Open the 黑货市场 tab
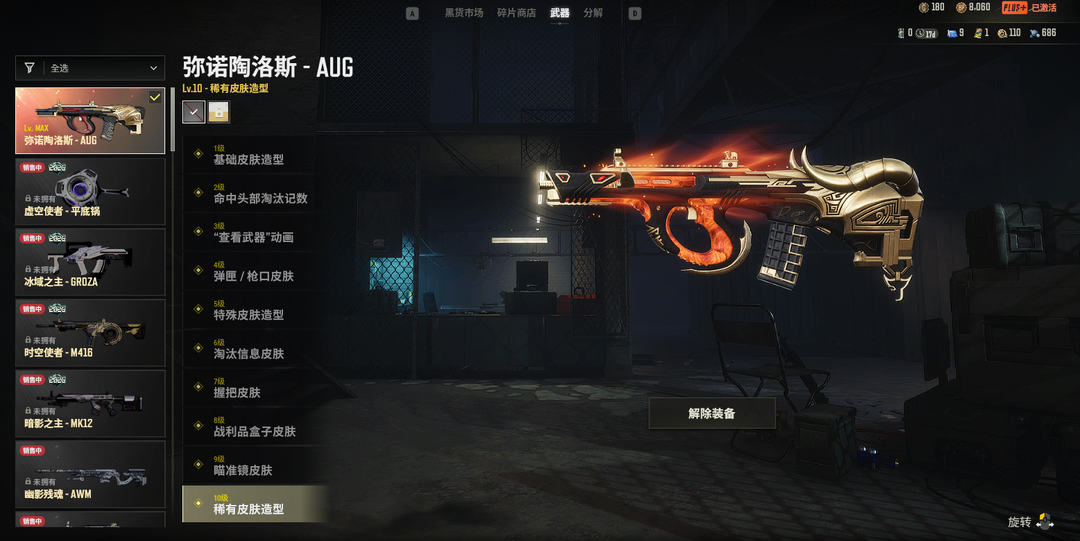Screen dimensions: 1080x541 pyautogui.click(x=464, y=13)
